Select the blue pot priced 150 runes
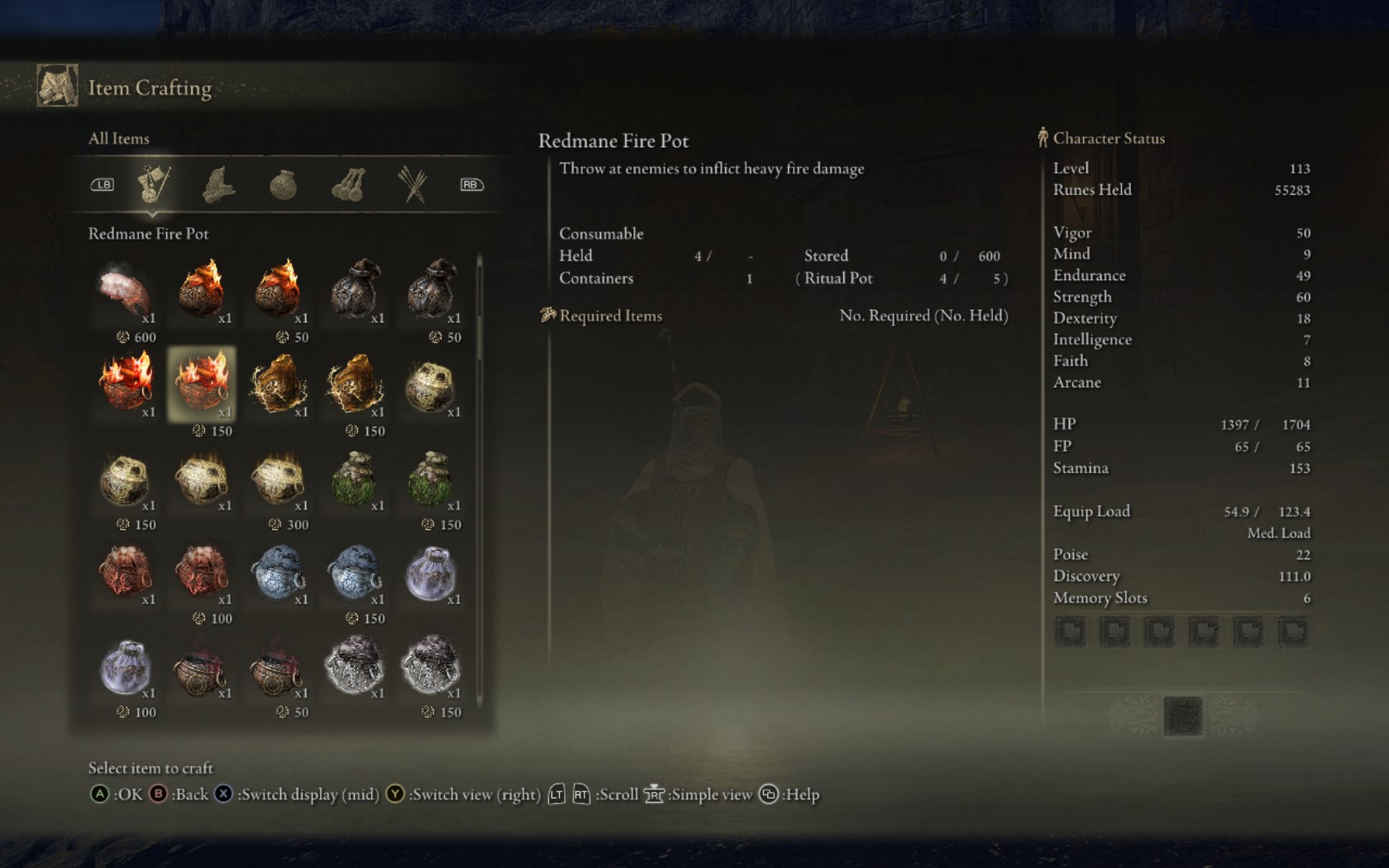This screenshot has width=1389, height=868. 355,572
